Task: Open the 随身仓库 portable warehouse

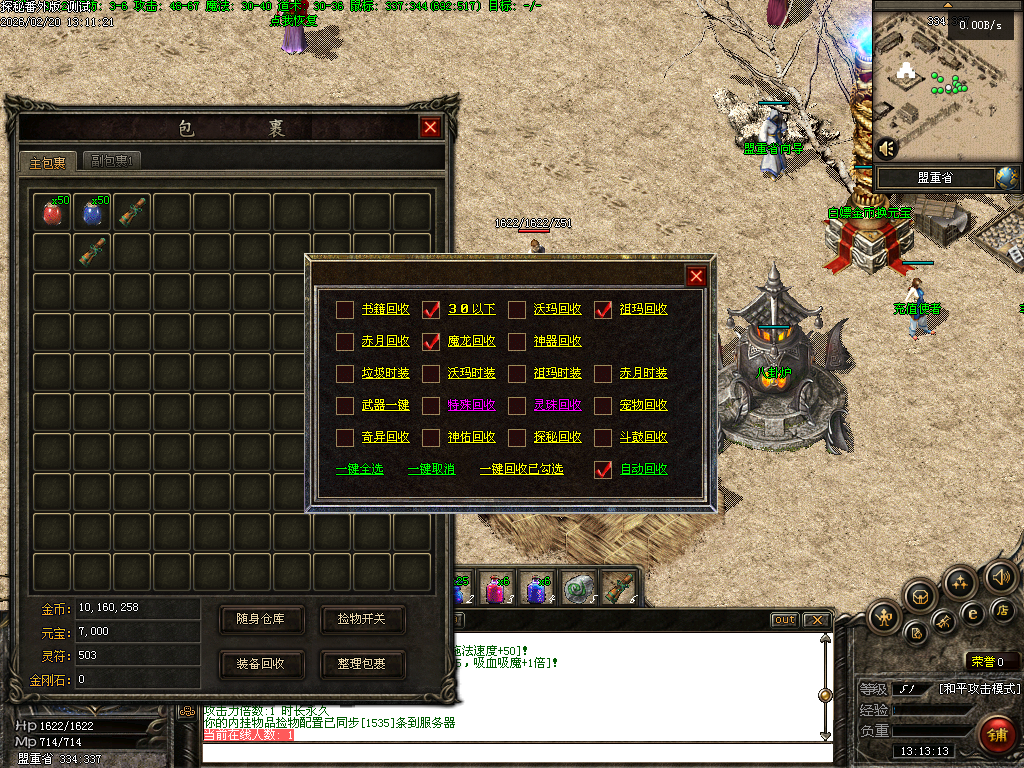Action: (x=260, y=619)
